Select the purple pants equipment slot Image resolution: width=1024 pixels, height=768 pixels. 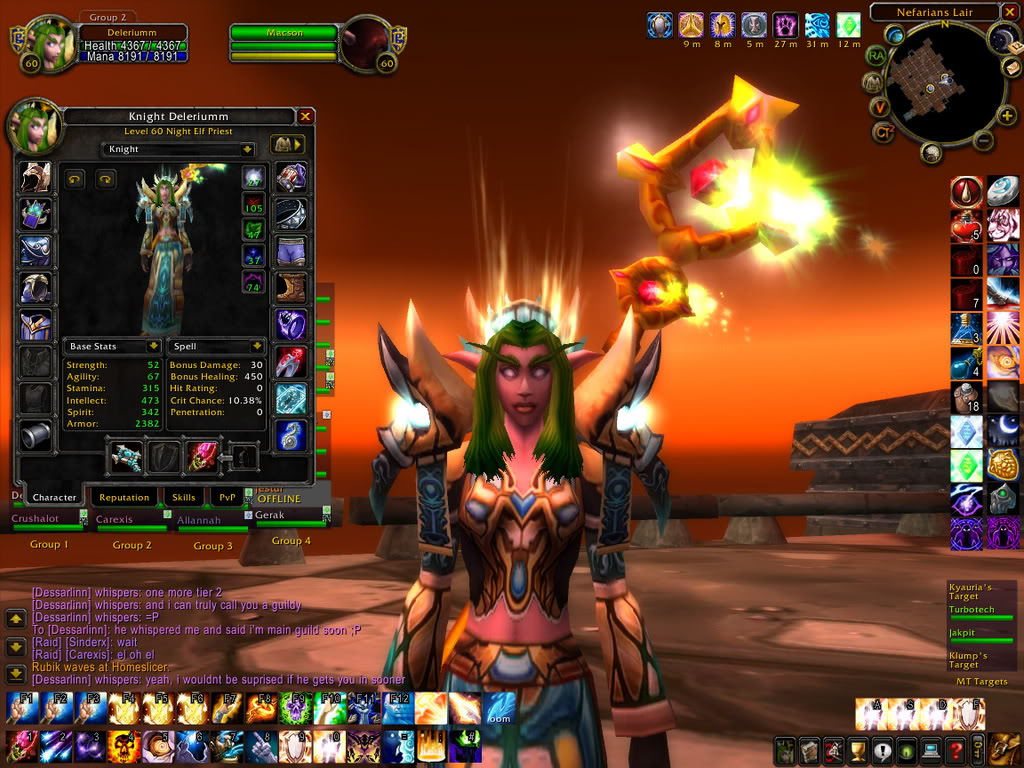291,251
